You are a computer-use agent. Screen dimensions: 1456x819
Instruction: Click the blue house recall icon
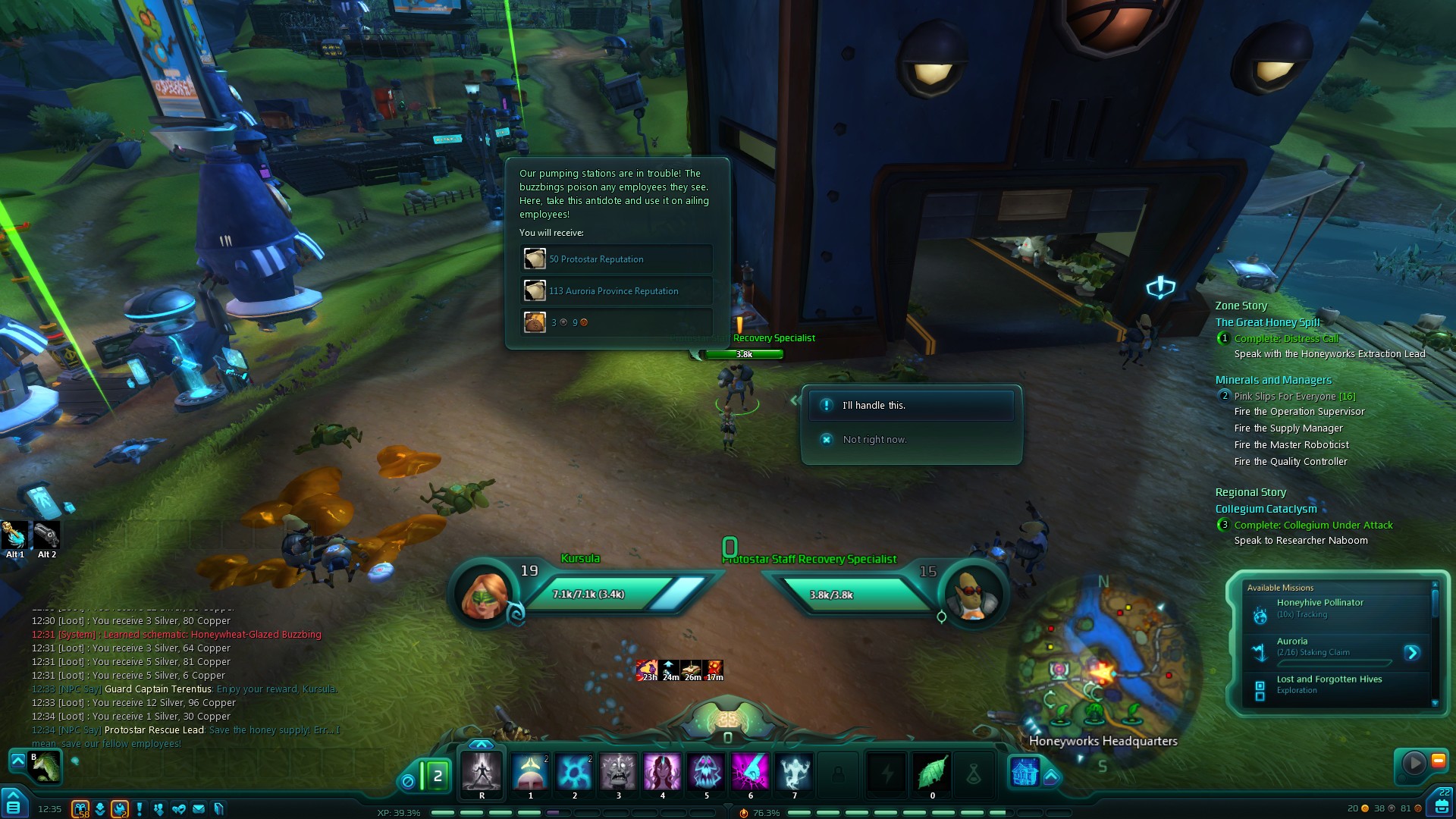(x=1025, y=772)
